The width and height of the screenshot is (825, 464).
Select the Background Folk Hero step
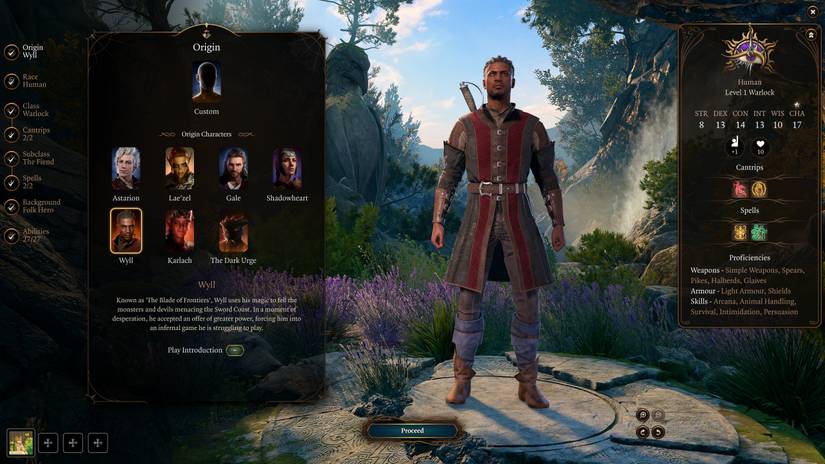[x=38, y=207]
